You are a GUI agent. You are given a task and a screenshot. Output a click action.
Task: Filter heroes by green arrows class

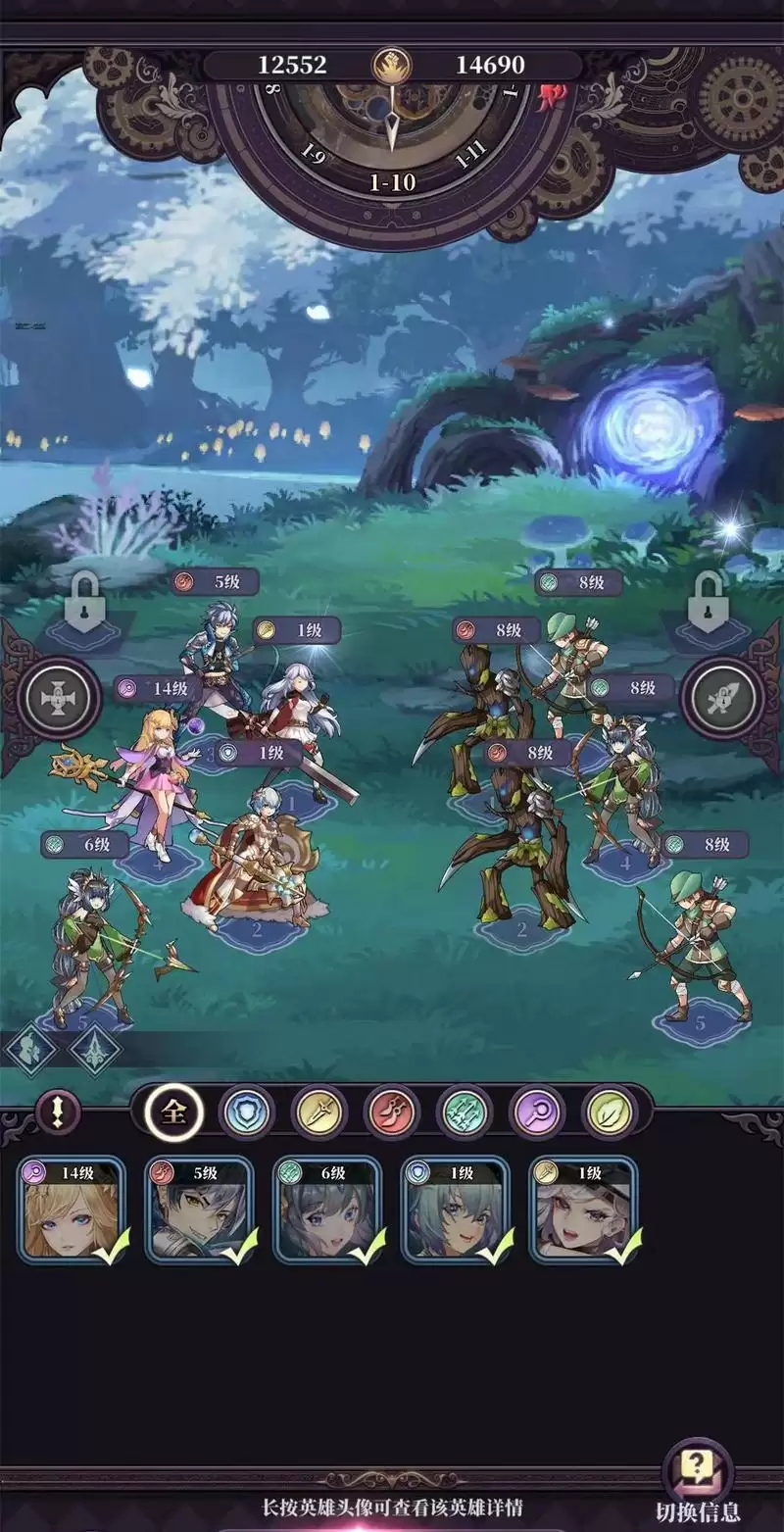(465, 1112)
